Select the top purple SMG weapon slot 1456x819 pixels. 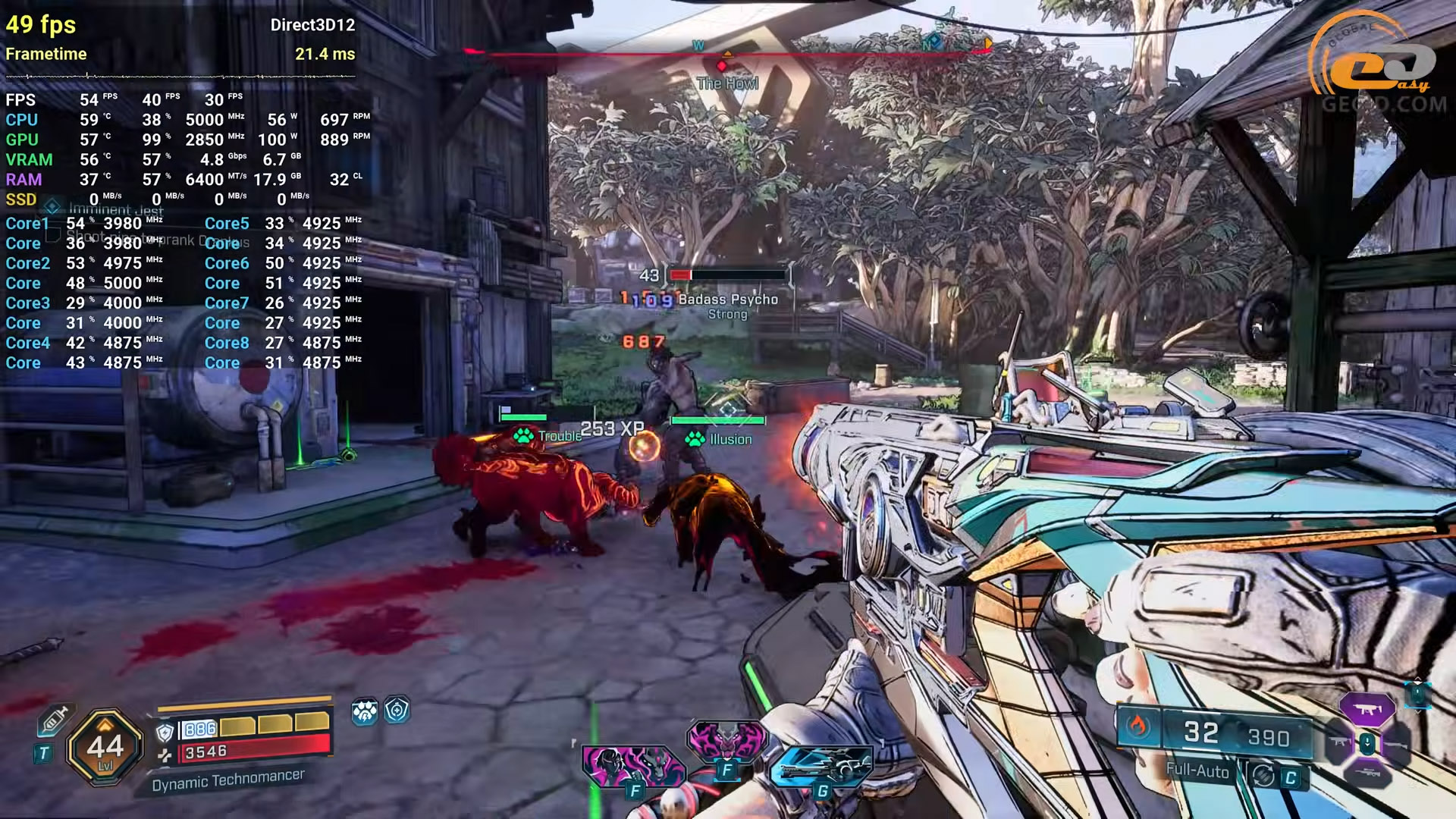1367,710
